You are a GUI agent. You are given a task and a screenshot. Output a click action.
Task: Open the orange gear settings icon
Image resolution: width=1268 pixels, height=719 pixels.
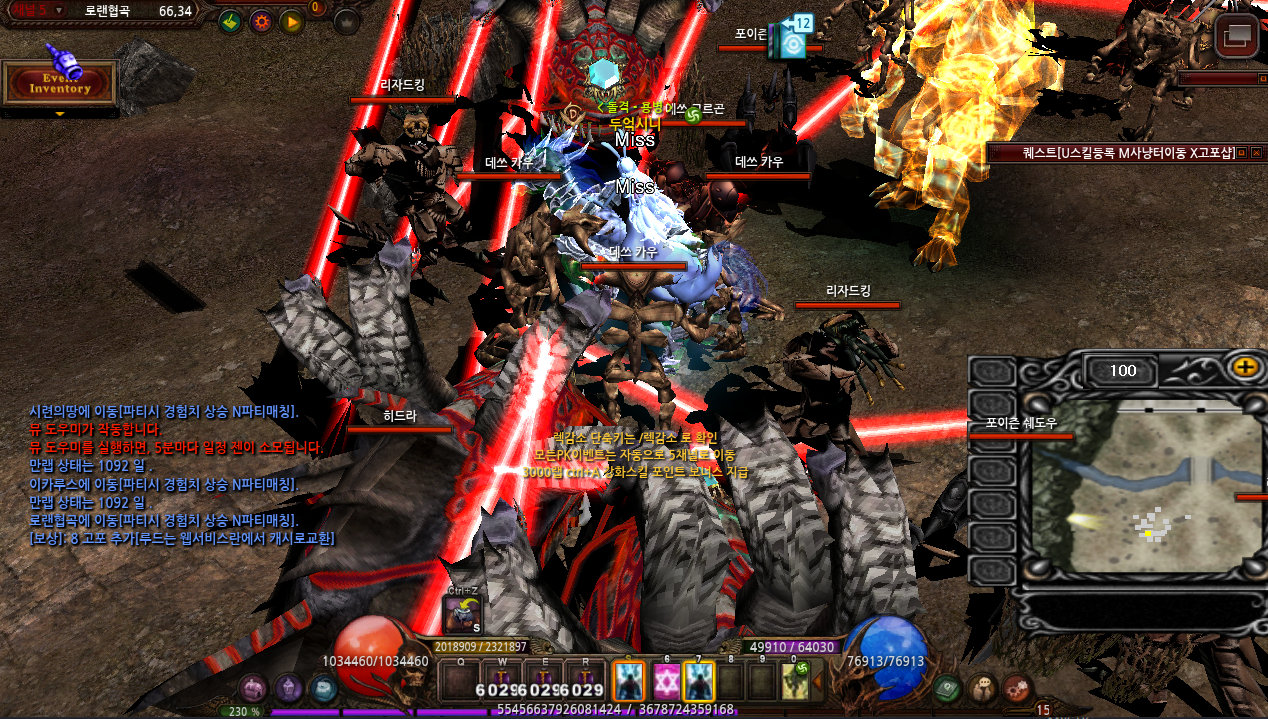click(261, 21)
